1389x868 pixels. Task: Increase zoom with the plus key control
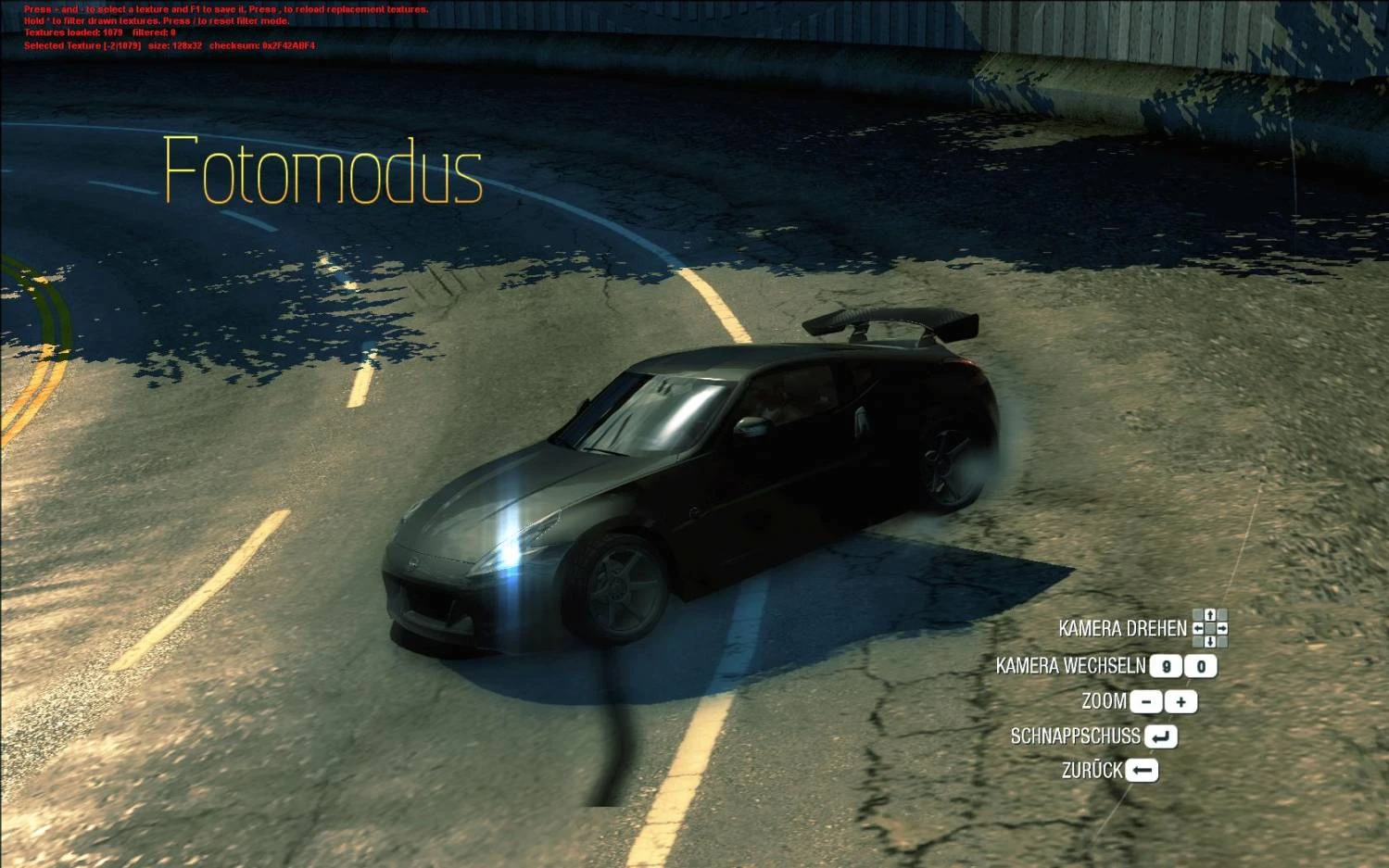(1182, 701)
